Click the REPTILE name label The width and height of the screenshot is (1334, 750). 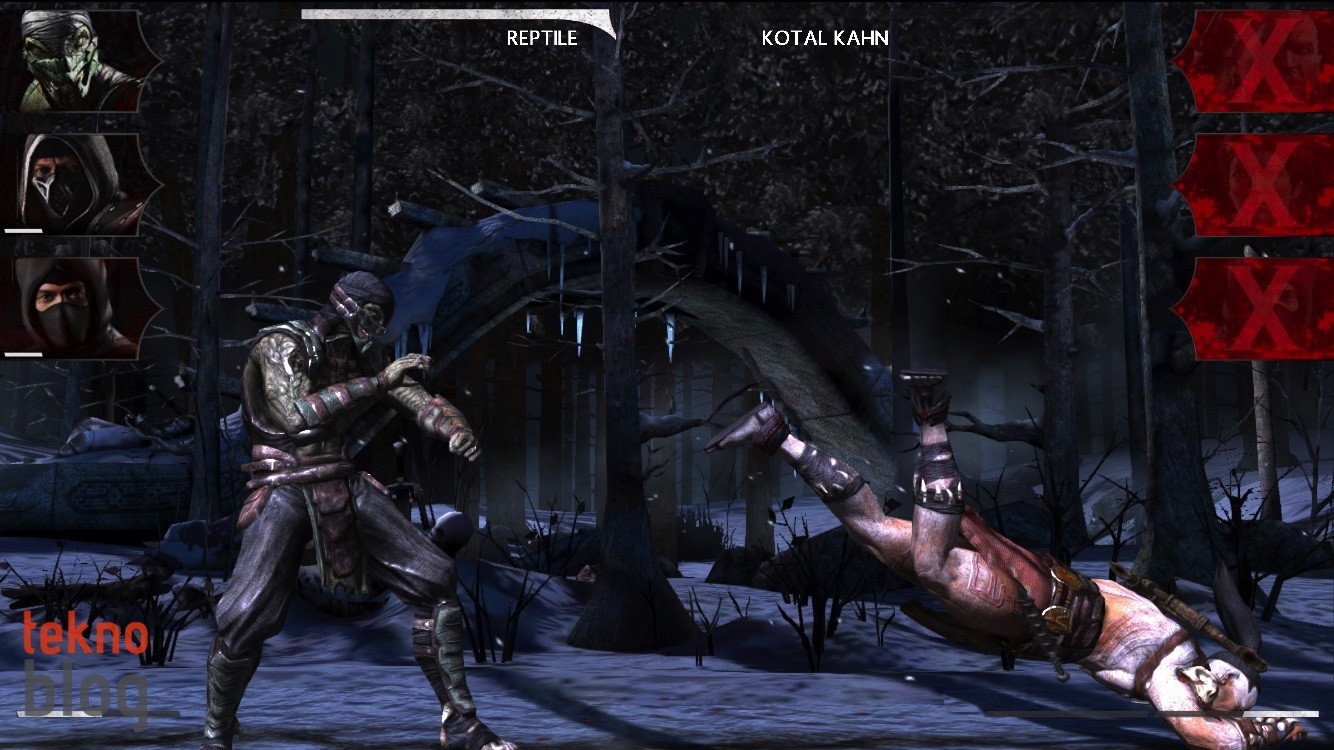[x=541, y=39]
